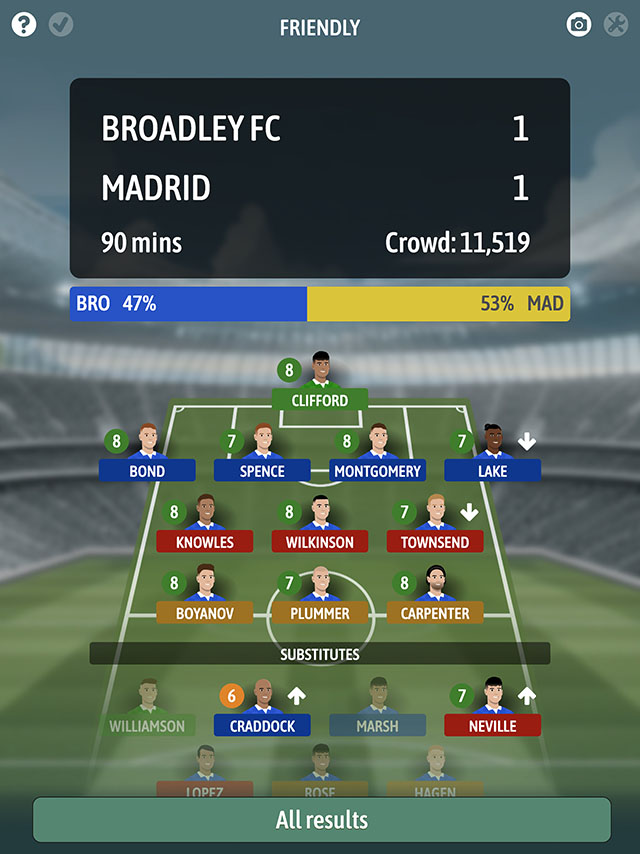
Task: View midfielder Wilkinson
Action: 320,541
